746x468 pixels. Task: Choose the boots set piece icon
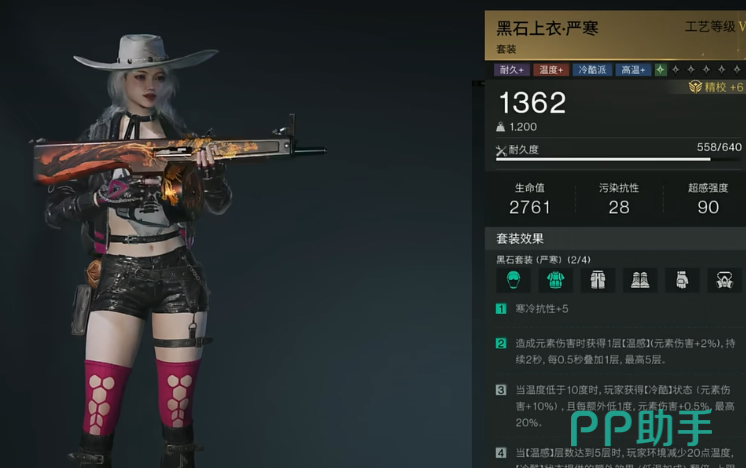639,280
